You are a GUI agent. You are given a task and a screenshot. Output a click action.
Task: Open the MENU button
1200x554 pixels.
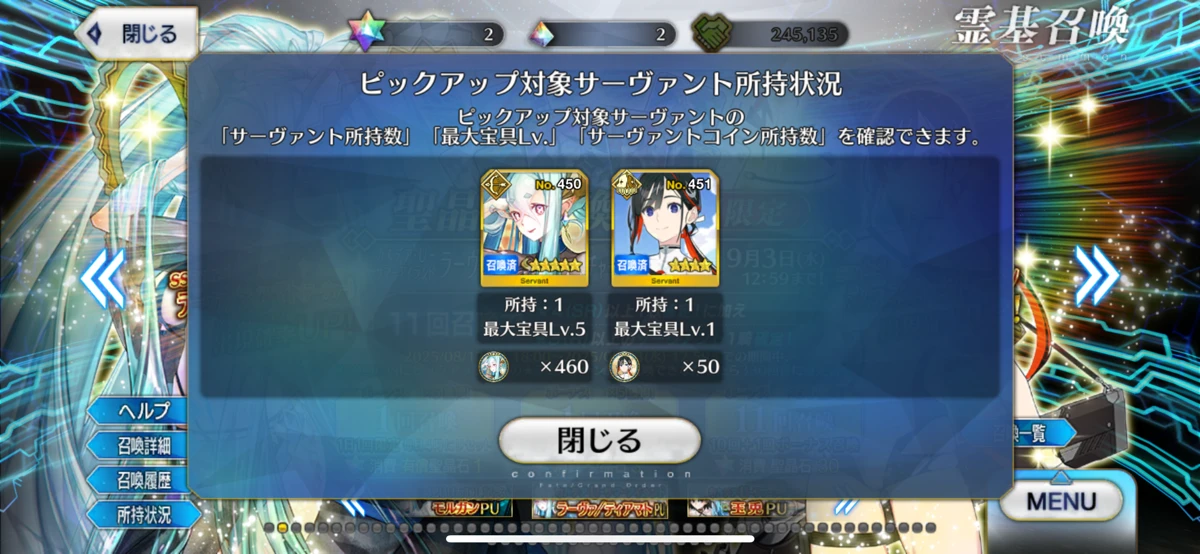point(1061,501)
